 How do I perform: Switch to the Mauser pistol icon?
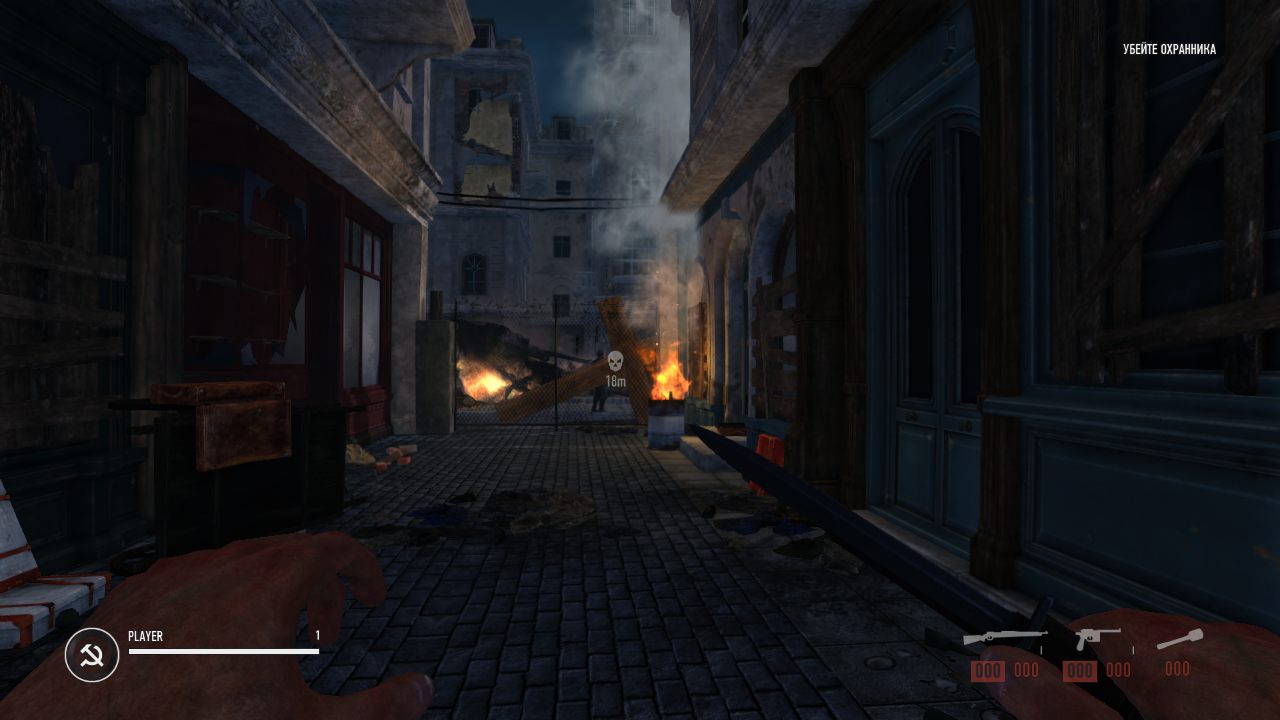(x=1096, y=637)
